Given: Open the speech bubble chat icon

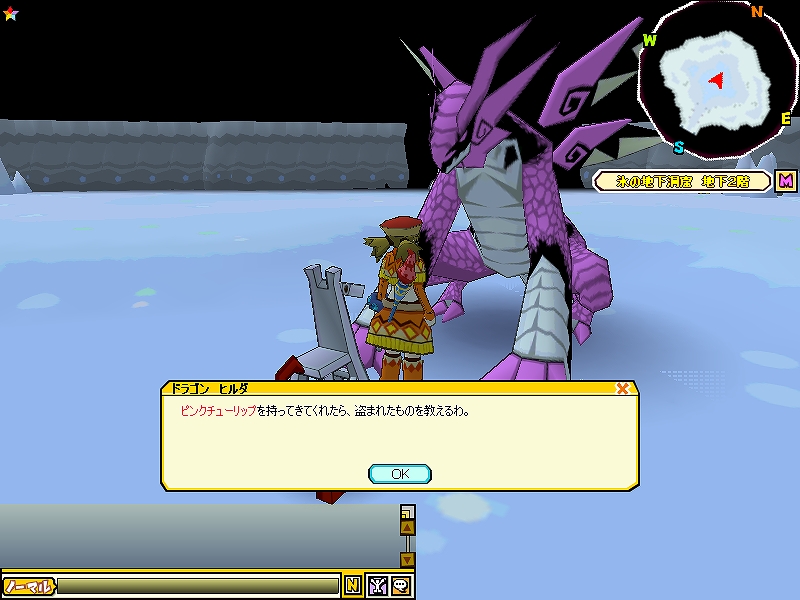Looking at the screenshot, I should (x=401, y=586).
